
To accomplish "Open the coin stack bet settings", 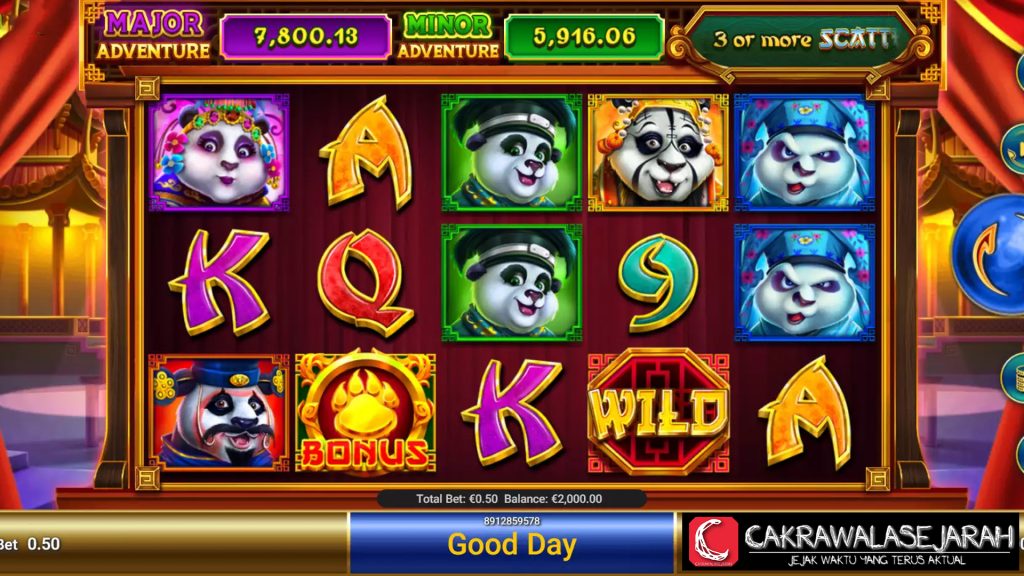I will pyautogui.click(x=1014, y=377).
